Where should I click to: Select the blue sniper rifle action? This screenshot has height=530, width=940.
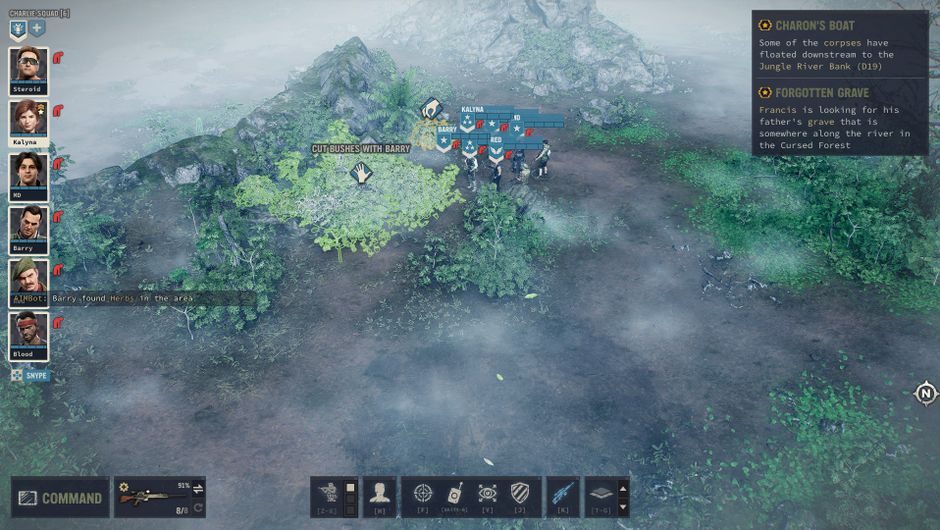pyautogui.click(x=563, y=493)
